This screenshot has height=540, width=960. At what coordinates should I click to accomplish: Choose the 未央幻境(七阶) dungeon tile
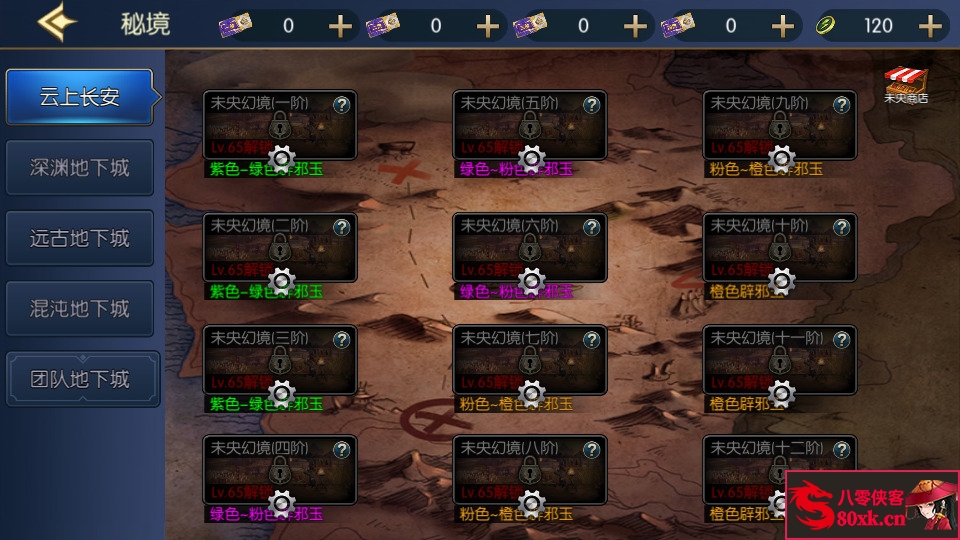(530, 358)
